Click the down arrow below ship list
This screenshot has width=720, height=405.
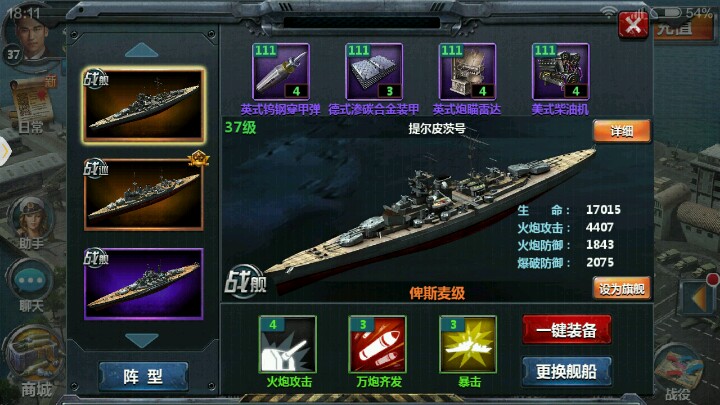pos(143,340)
